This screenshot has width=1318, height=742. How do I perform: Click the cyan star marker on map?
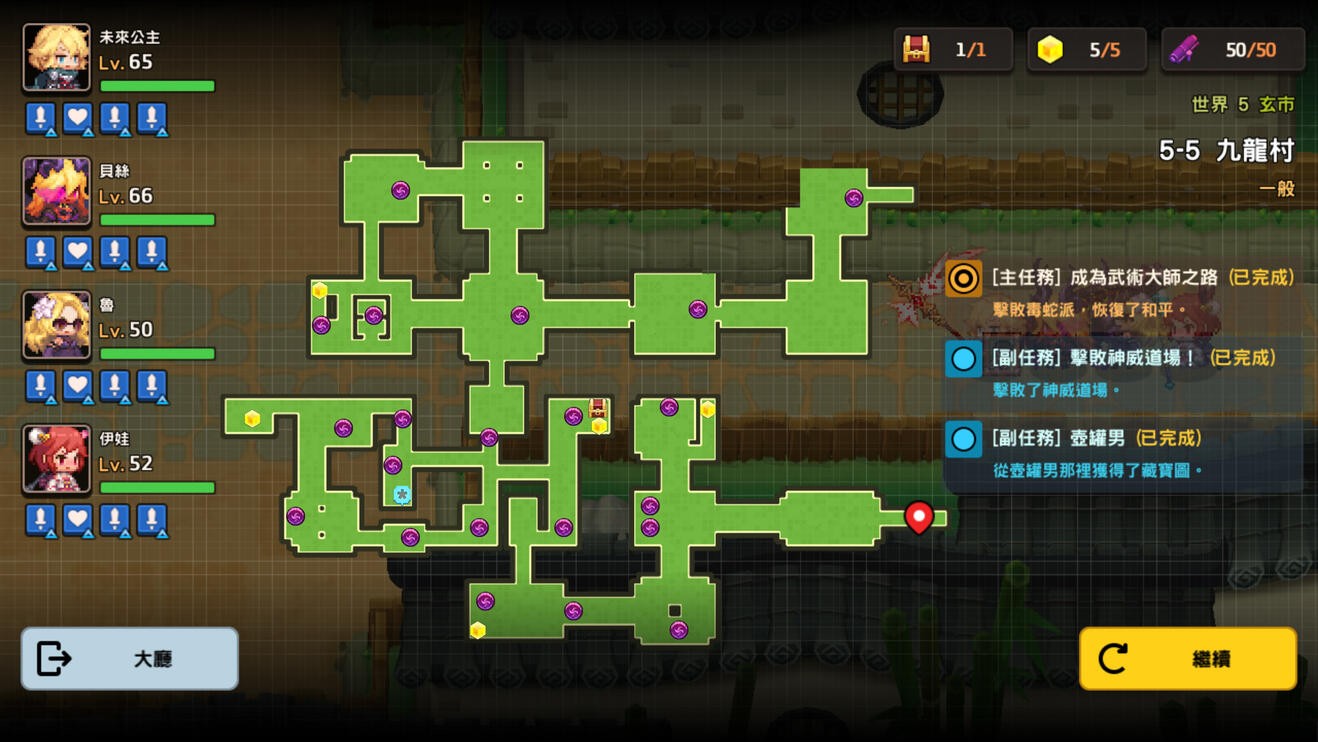tap(402, 495)
